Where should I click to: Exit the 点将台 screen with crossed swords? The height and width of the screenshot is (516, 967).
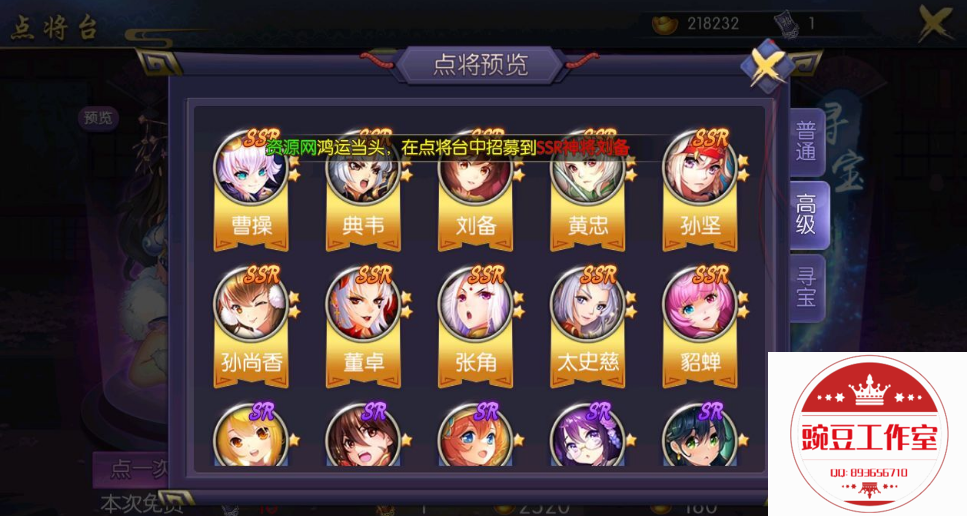coord(936,24)
